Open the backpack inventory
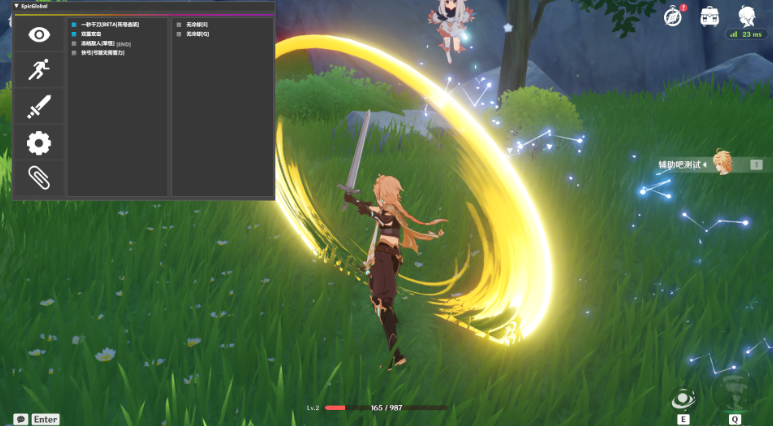The height and width of the screenshot is (426, 773). [x=709, y=16]
